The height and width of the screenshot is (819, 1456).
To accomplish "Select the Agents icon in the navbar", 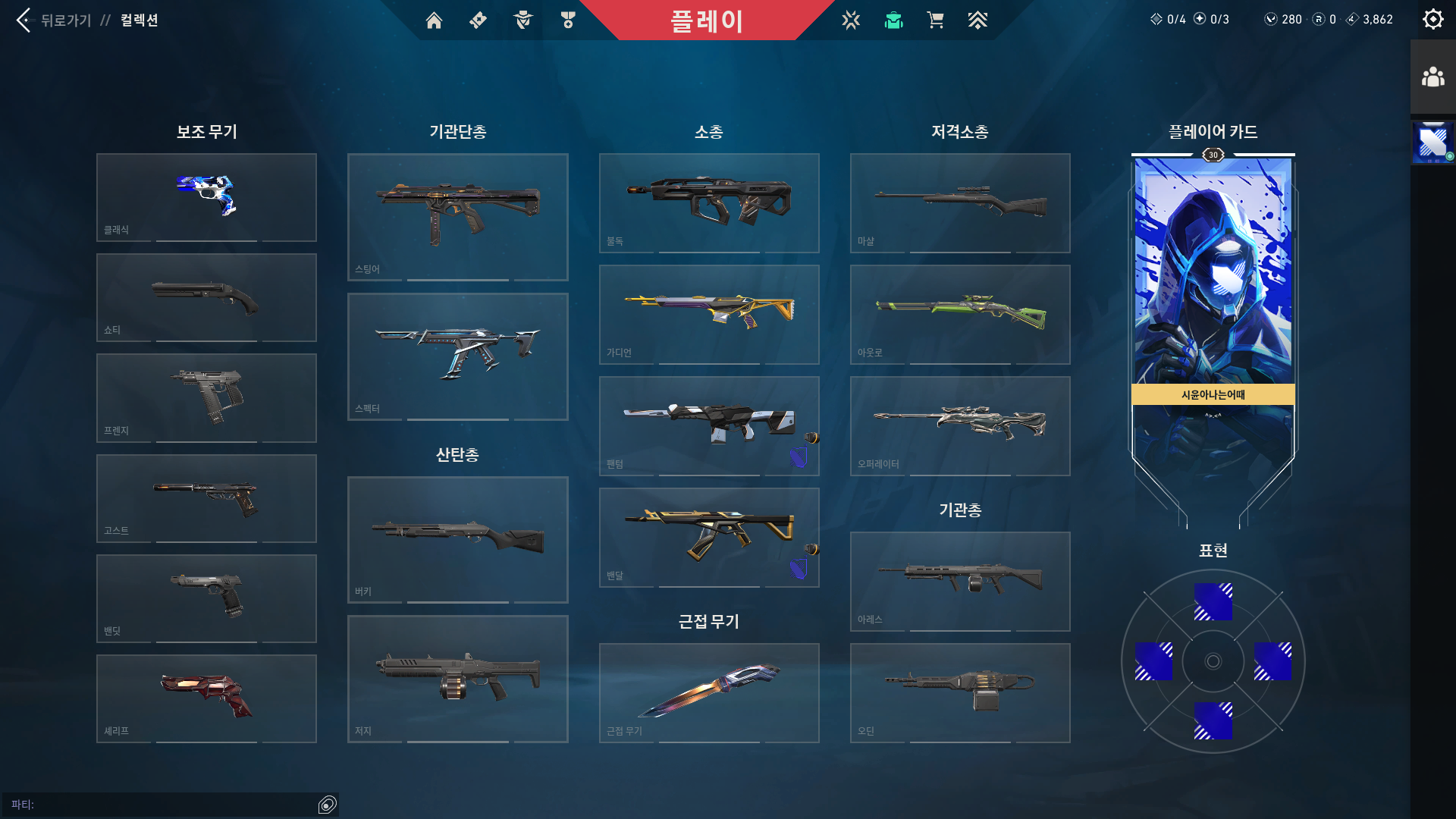I will click(x=523, y=20).
